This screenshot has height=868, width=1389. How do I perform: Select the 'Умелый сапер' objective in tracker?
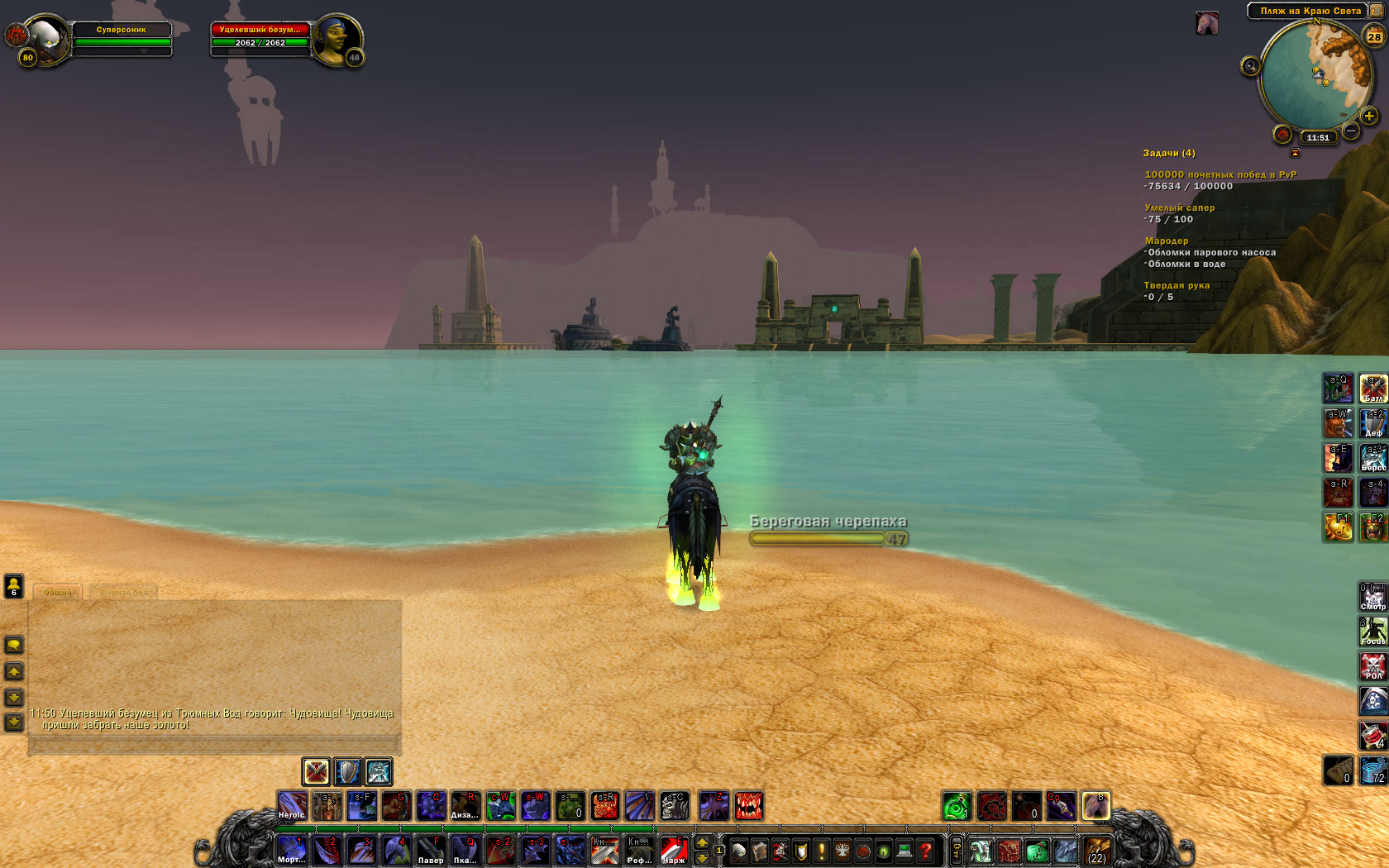pos(1179,208)
